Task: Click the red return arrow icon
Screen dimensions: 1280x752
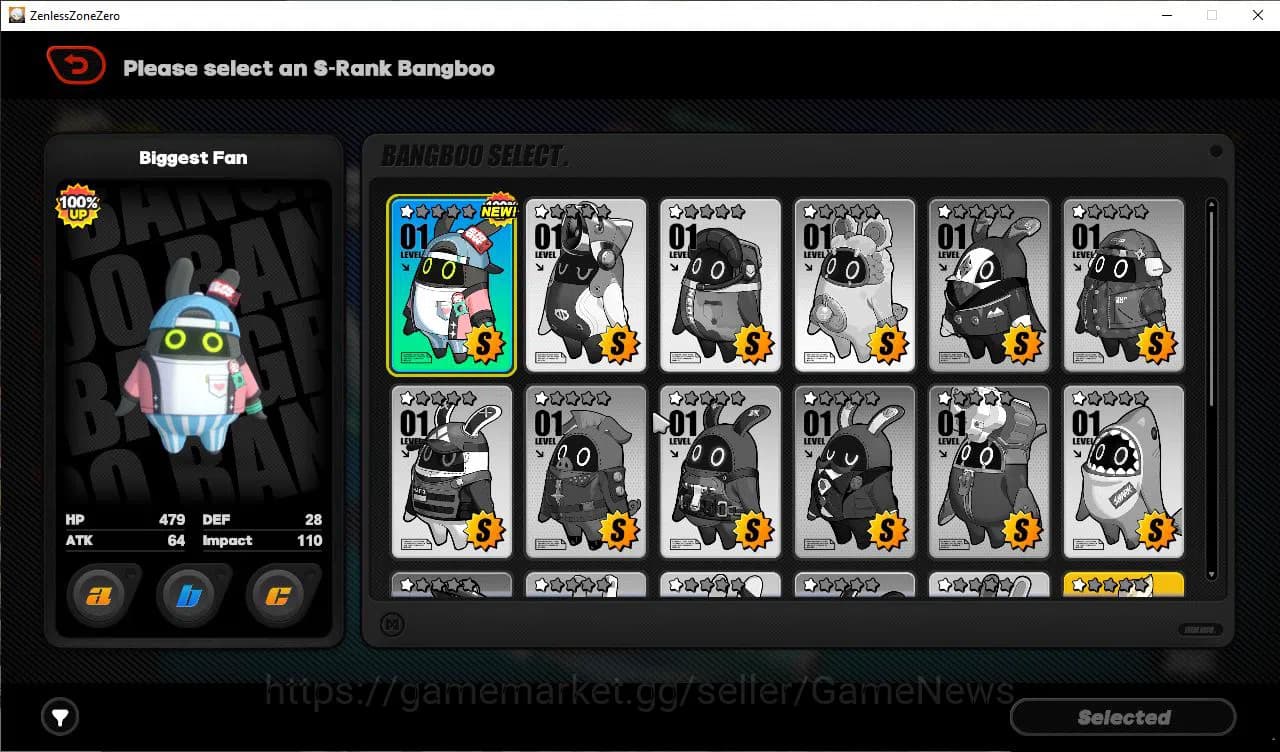Action: click(x=76, y=64)
